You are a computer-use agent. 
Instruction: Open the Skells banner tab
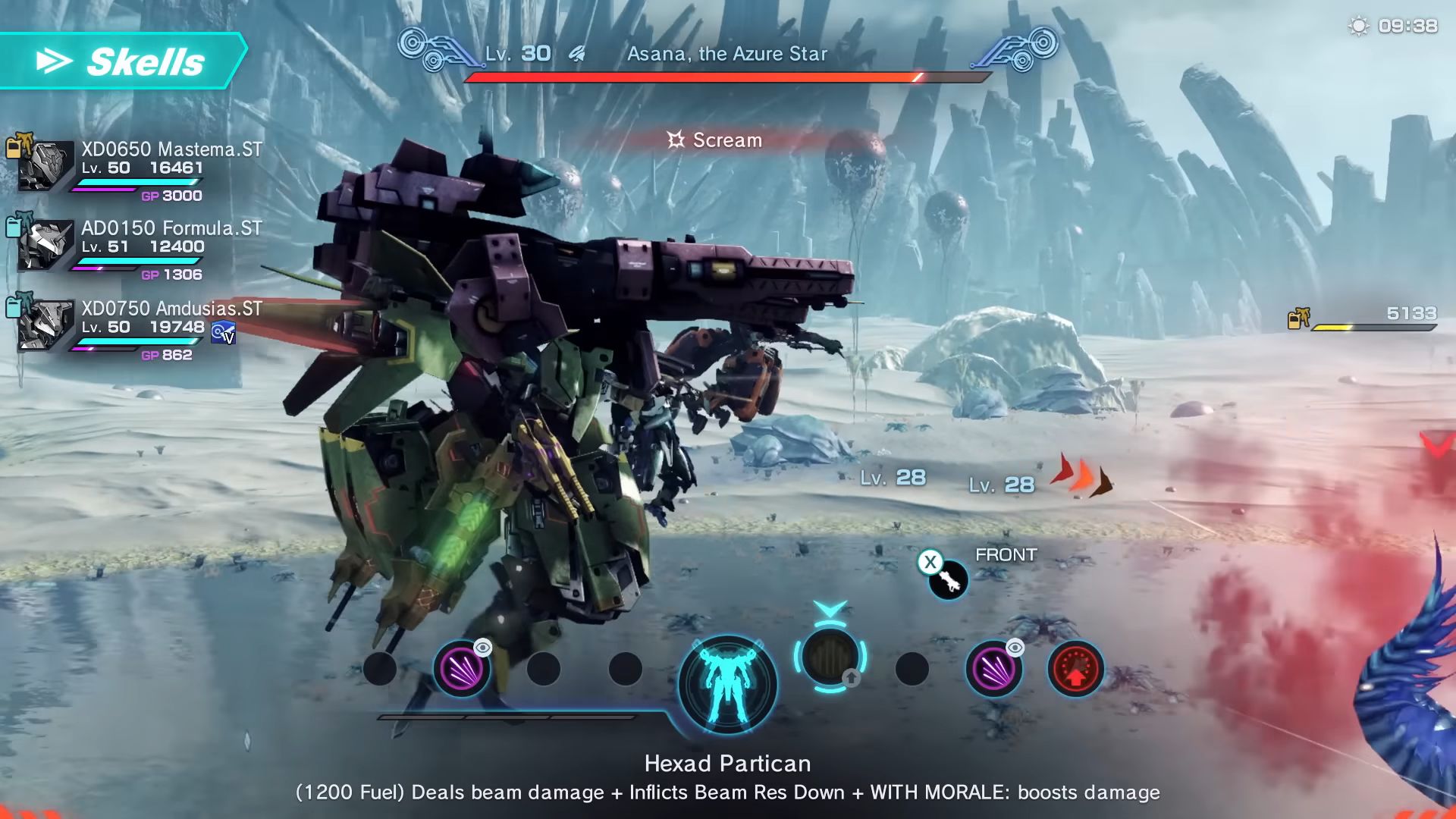[124, 61]
